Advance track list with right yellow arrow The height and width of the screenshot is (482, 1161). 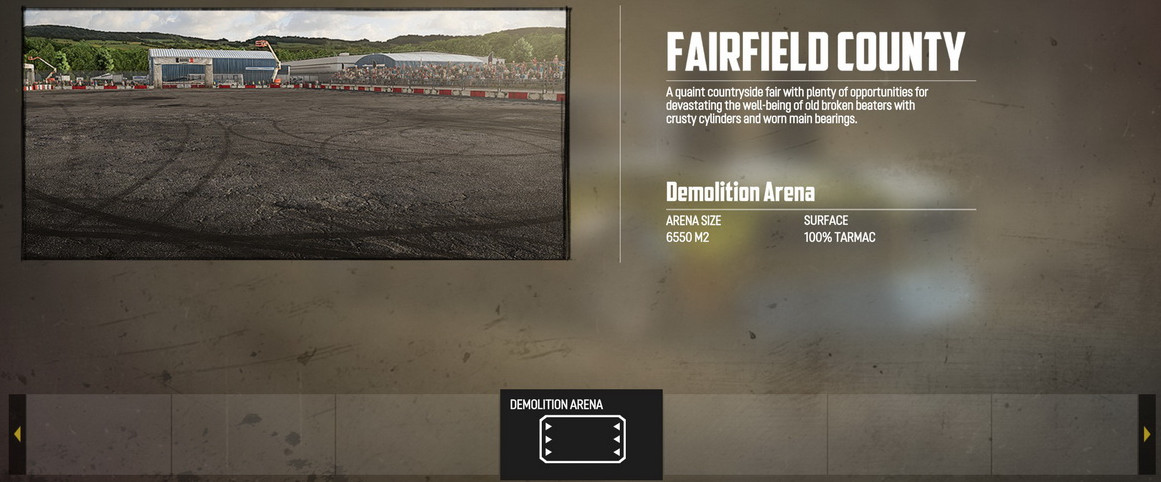[x=1146, y=434]
